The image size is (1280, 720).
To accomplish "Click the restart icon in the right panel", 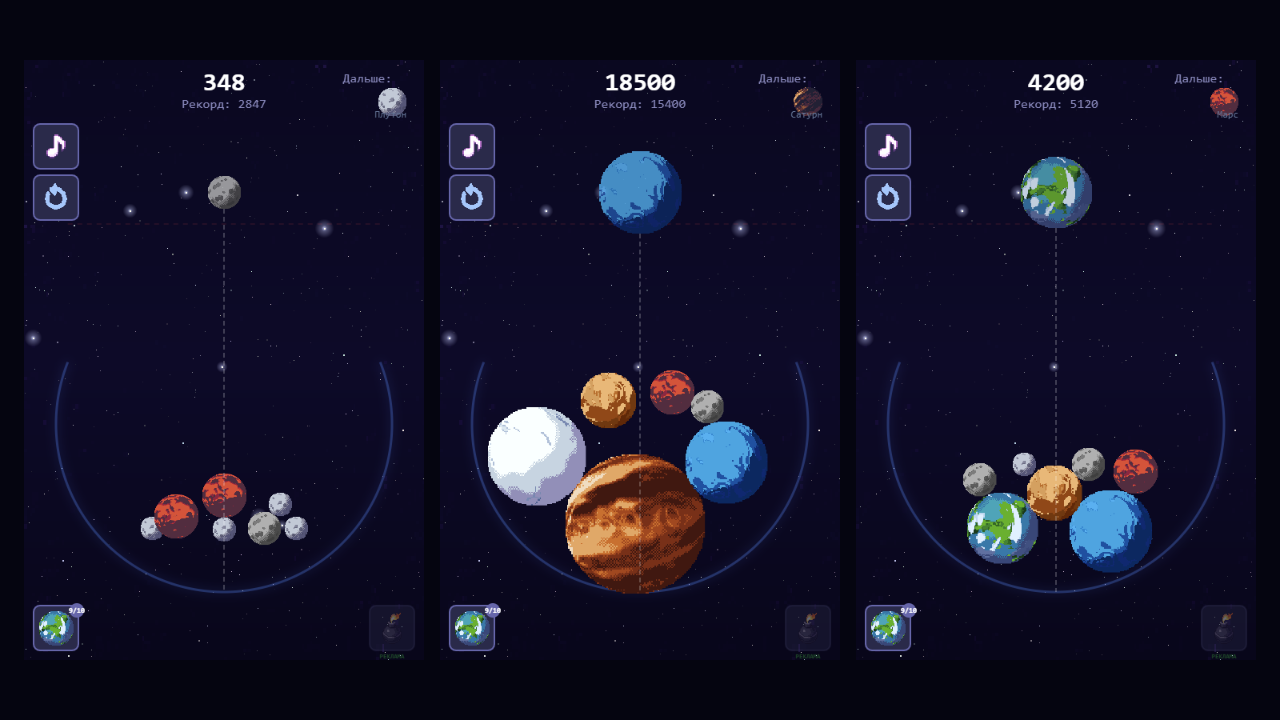I will [887, 197].
